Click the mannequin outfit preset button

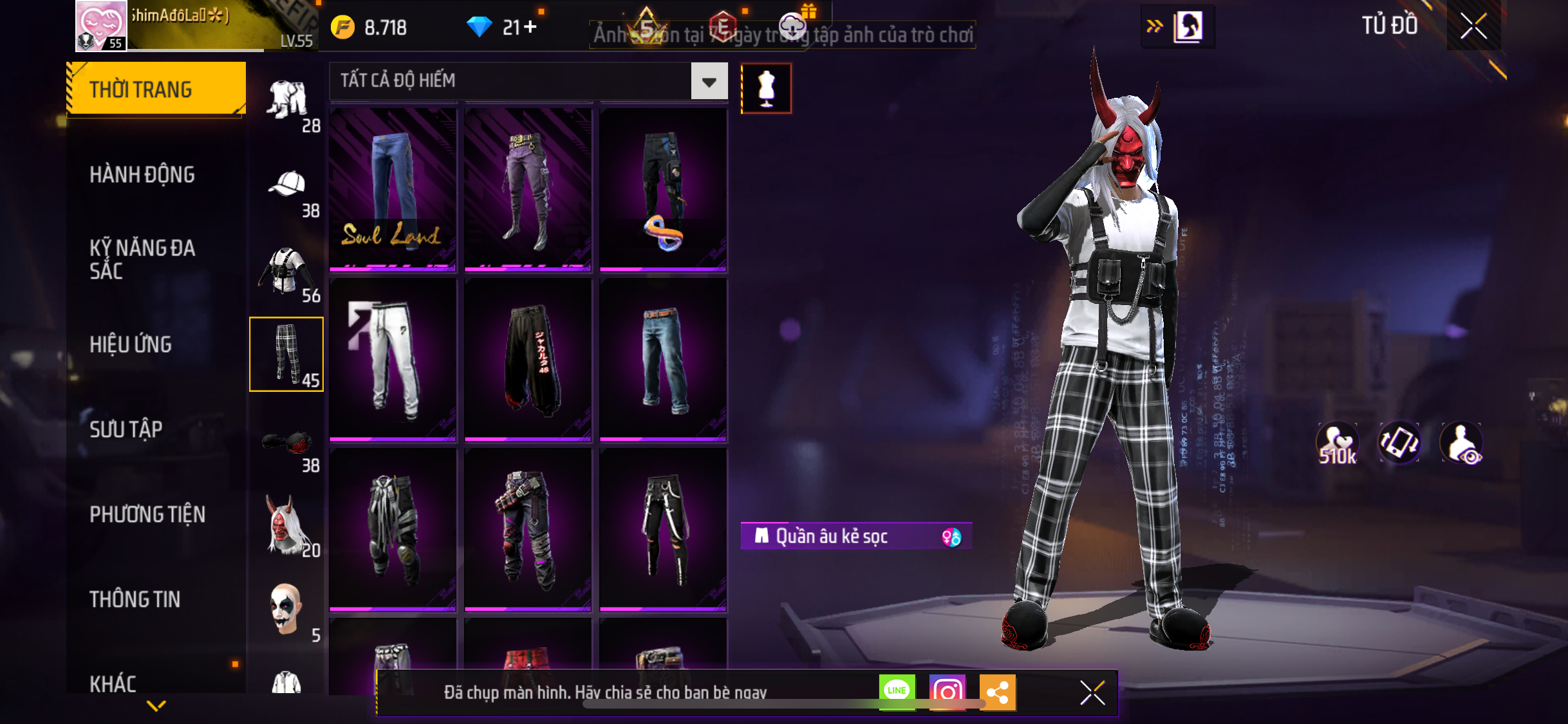(x=766, y=88)
